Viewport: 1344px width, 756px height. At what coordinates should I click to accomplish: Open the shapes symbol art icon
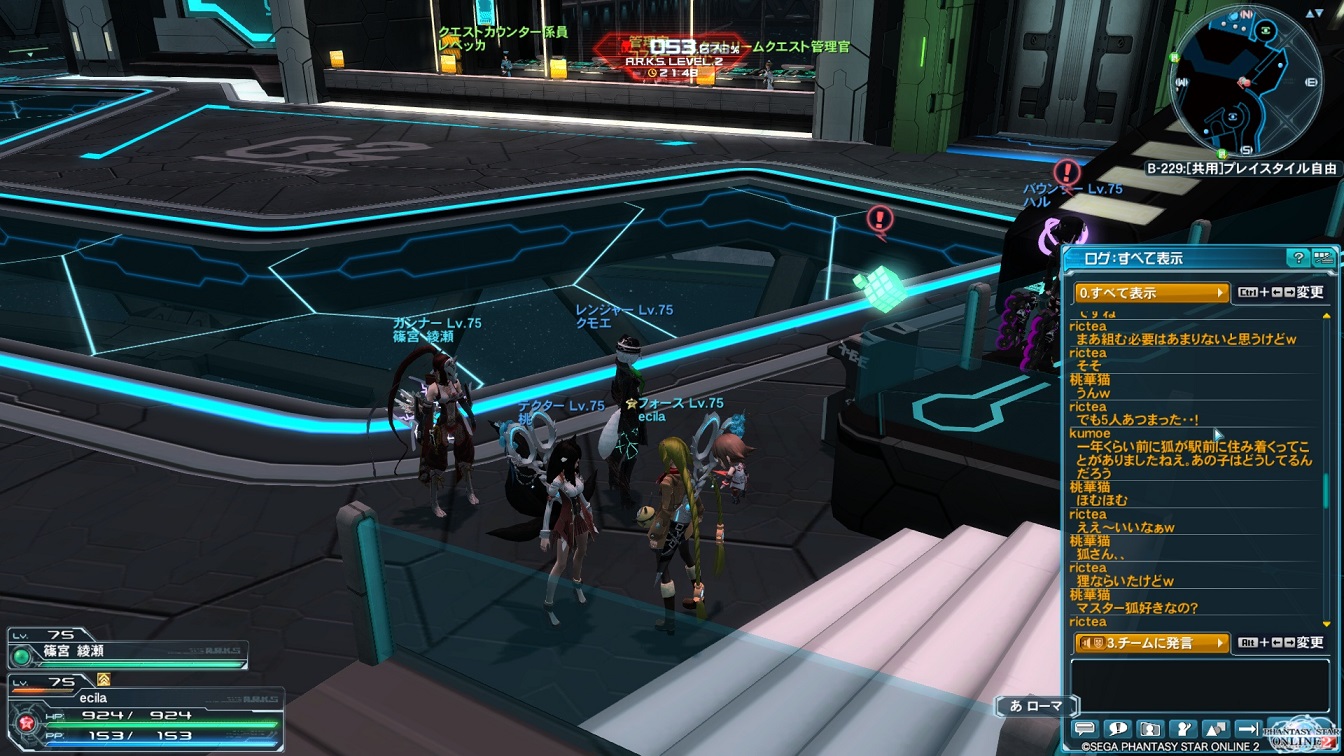click(1216, 730)
